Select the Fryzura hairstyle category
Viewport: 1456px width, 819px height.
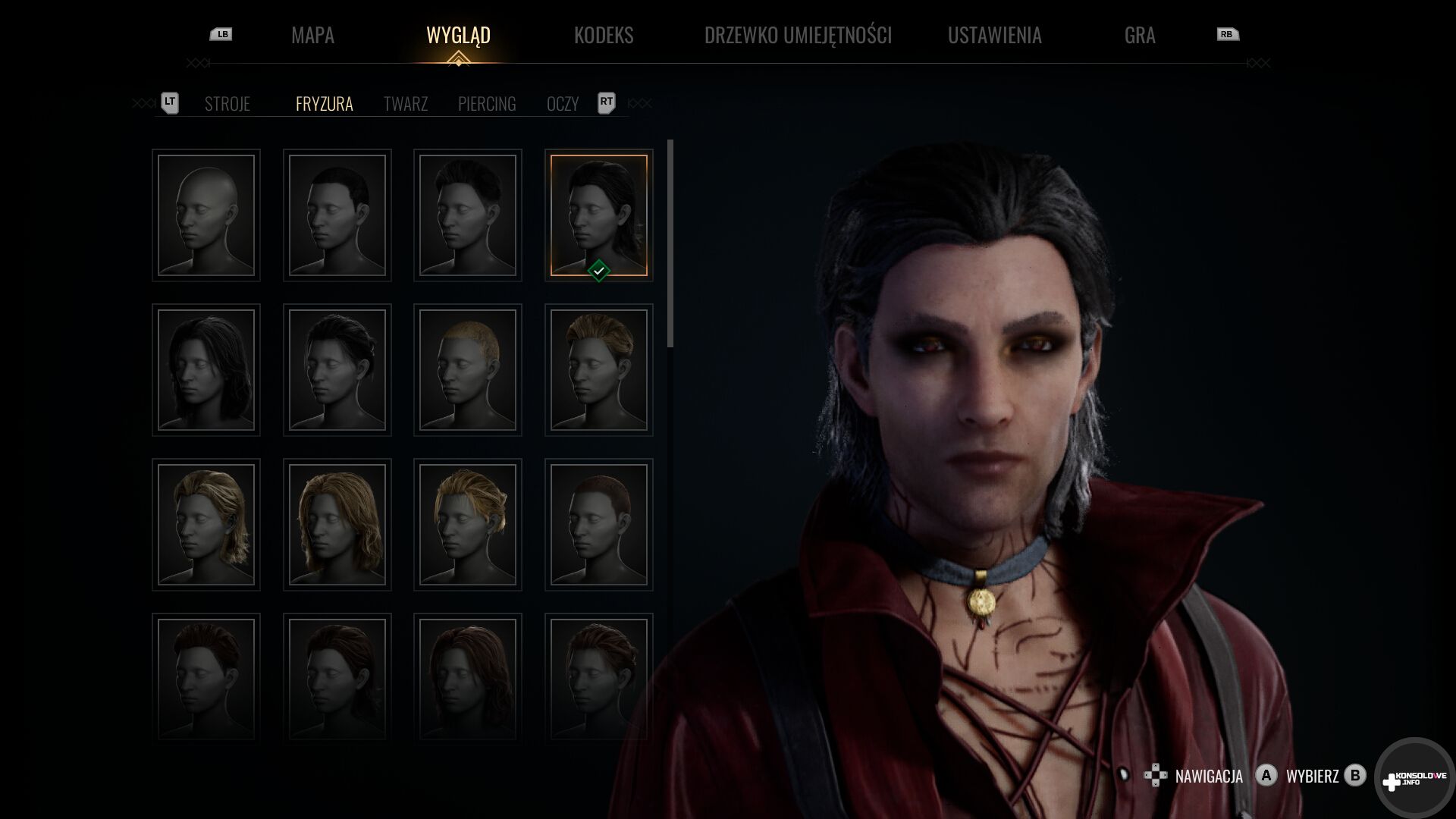click(324, 104)
